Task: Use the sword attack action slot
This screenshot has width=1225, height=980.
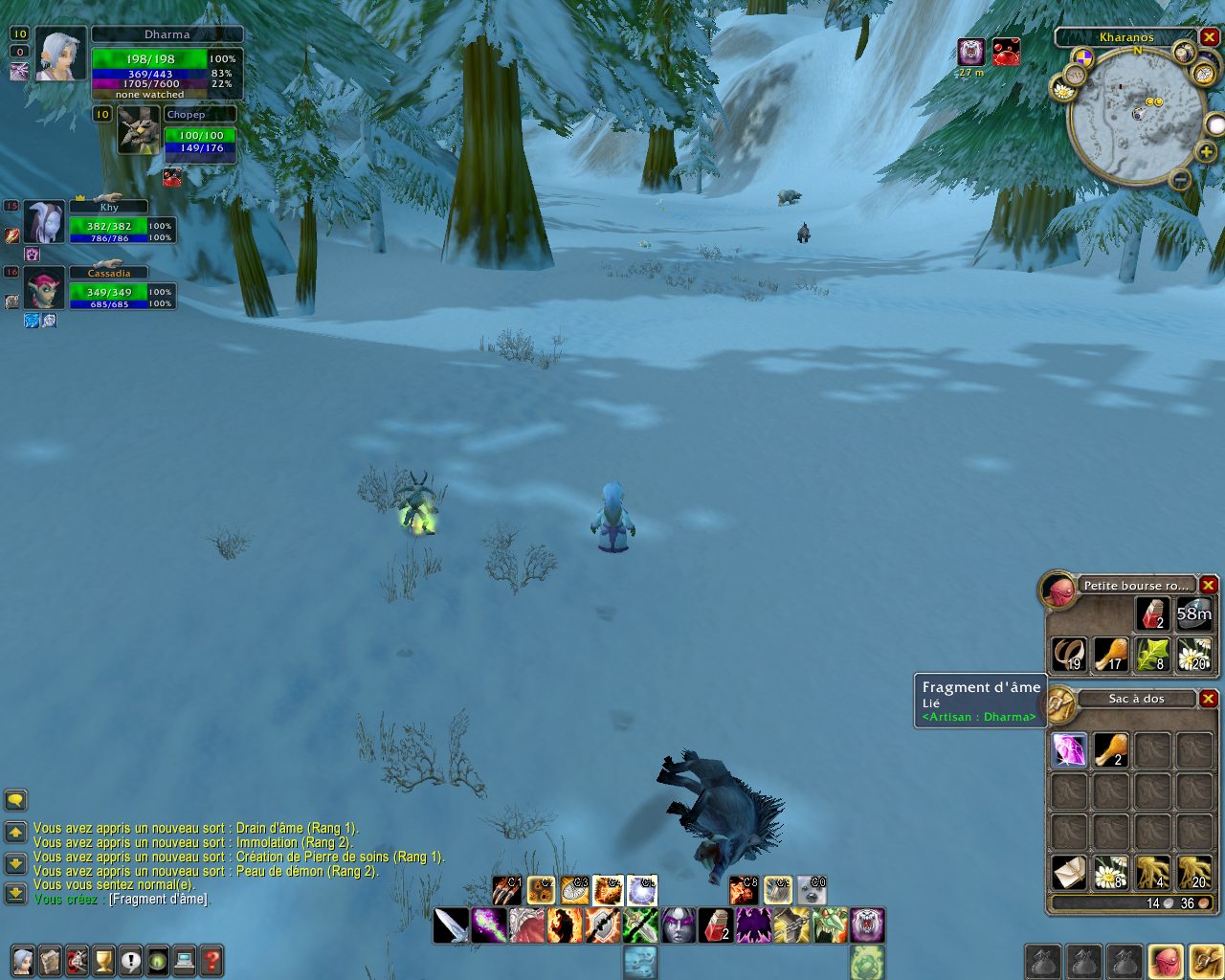Action: click(451, 925)
